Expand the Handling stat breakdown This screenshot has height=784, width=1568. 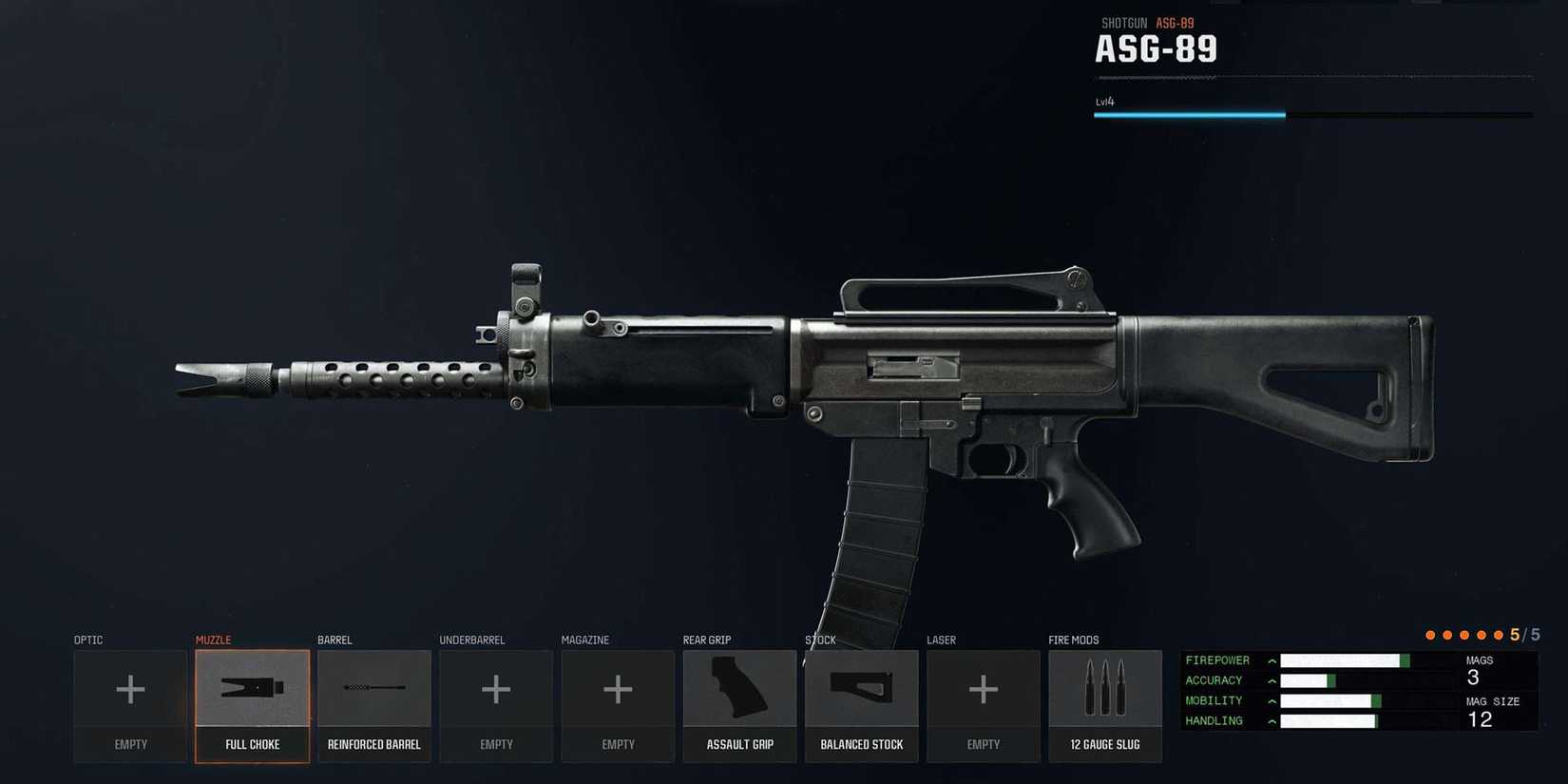pyautogui.click(x=1272, y=720)
